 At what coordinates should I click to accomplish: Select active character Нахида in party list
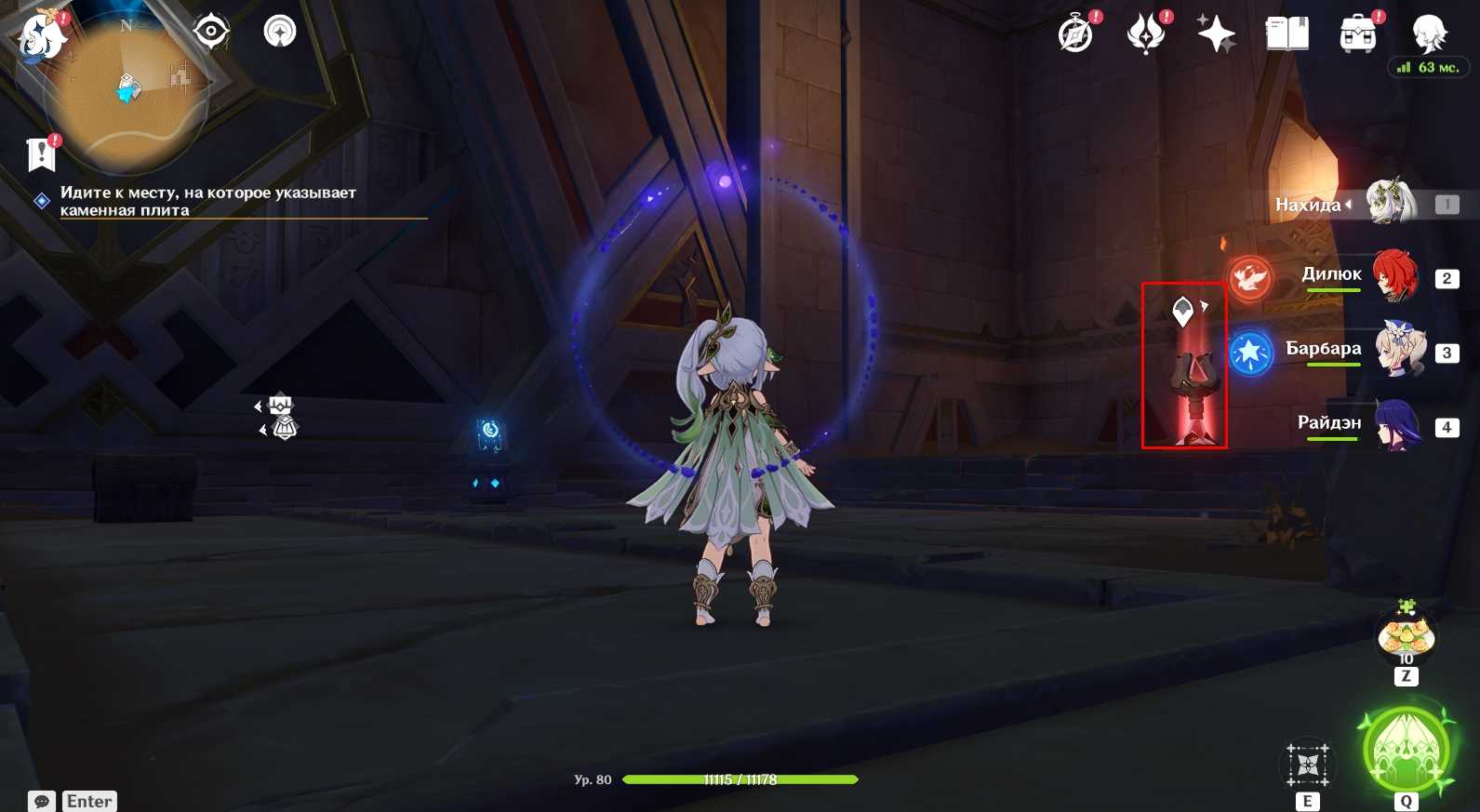tap(1389, 203)
